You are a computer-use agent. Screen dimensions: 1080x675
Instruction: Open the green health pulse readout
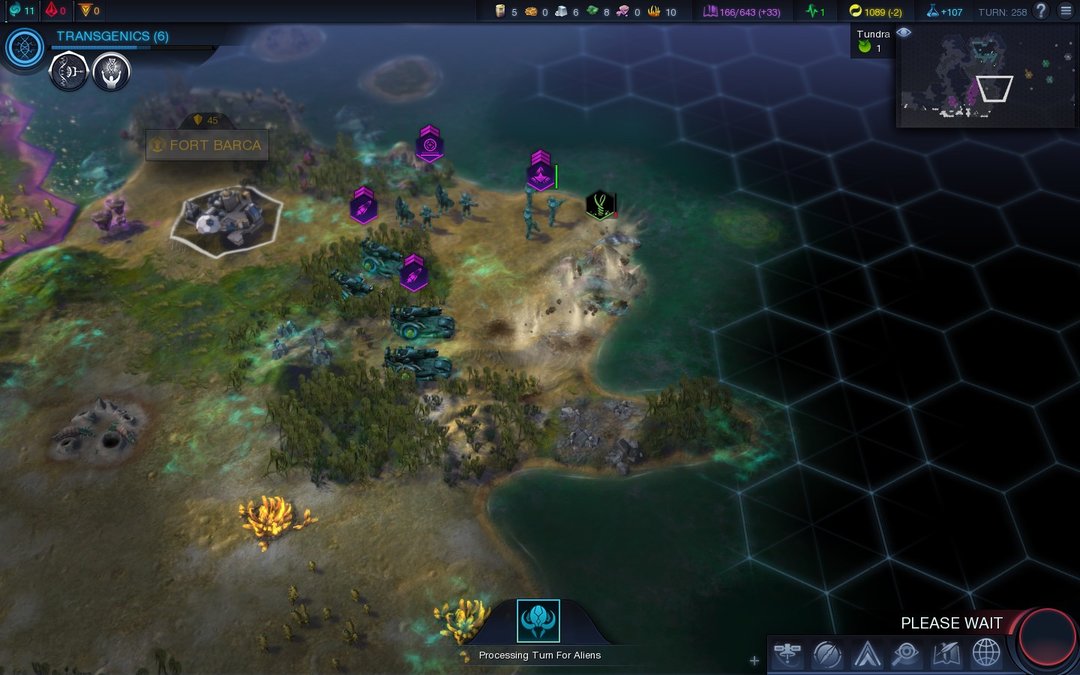coord(815,11)
